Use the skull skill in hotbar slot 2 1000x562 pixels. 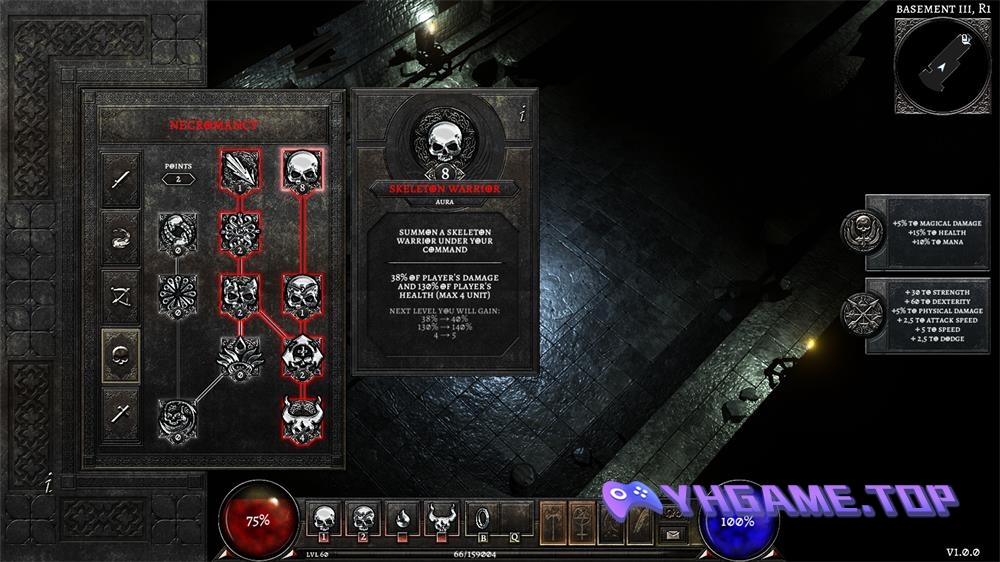[x=362, y=520]
